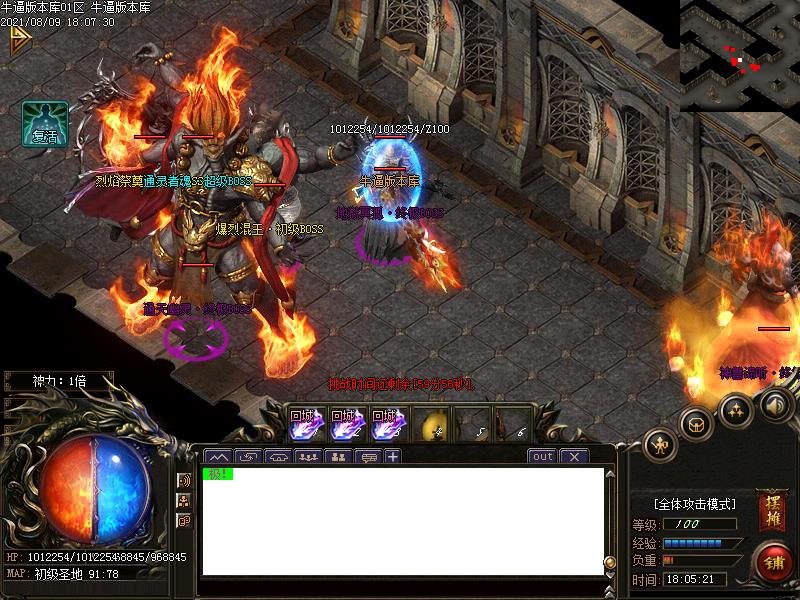Change the 全体攻击模式 attack mode
Screen dimensions: 800x600
694,504
